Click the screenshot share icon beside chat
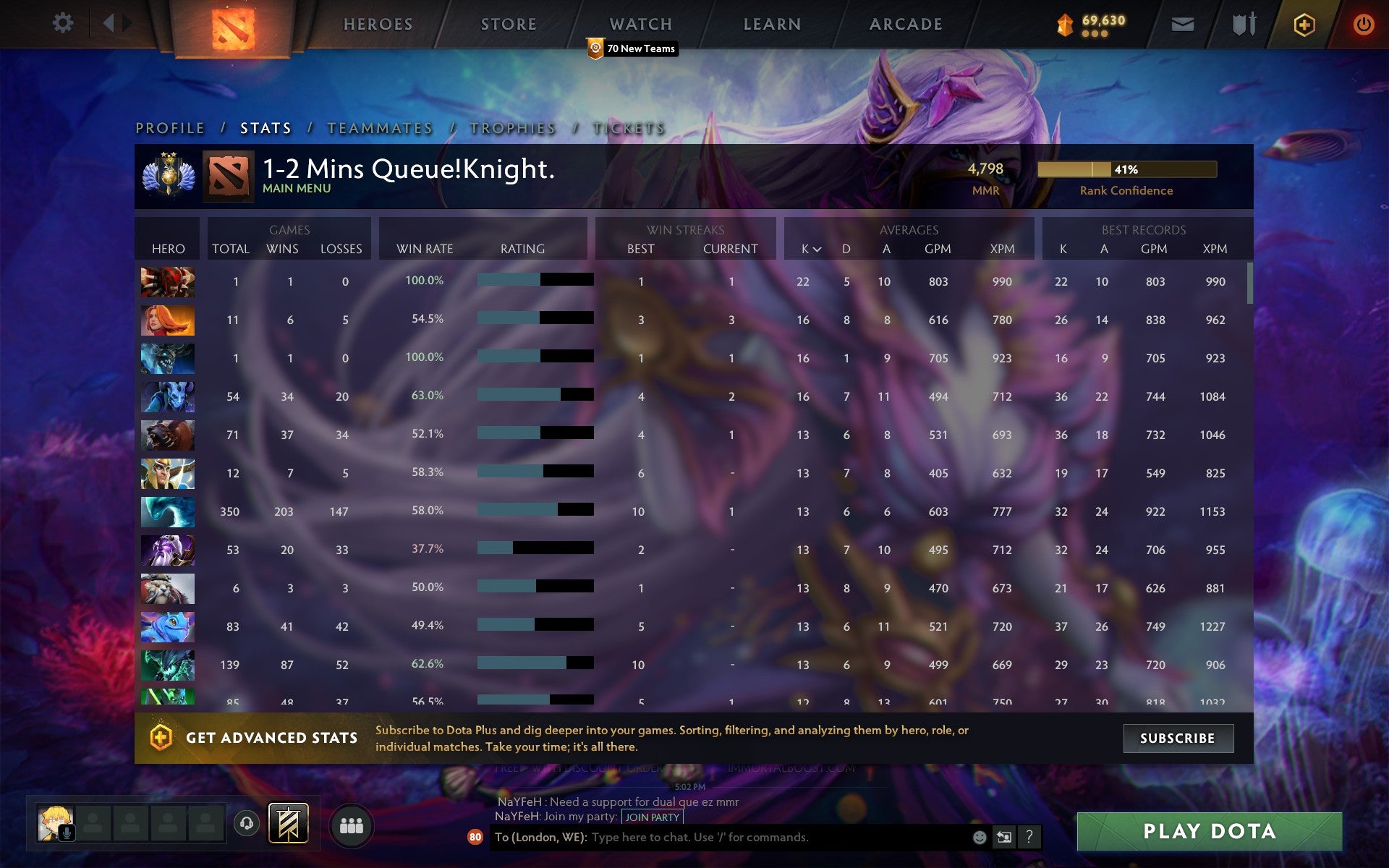The height and width of the screenshot is (868, 1389). 1005,838
